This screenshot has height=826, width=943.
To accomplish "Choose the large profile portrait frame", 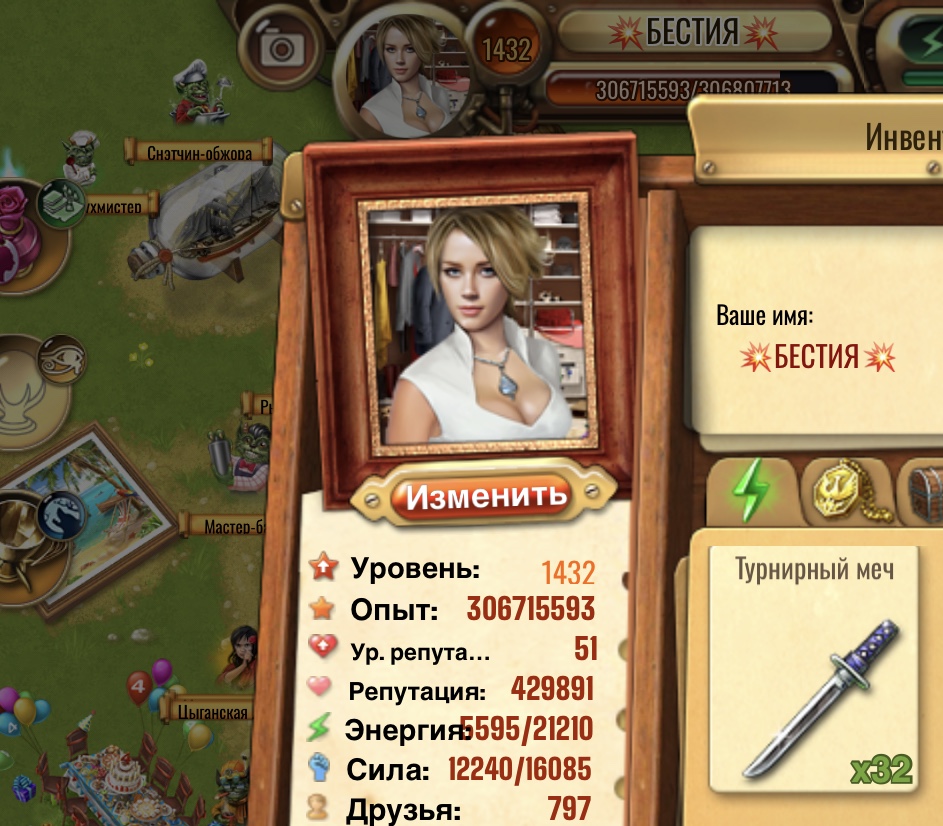I will click(x=478, y=325).
